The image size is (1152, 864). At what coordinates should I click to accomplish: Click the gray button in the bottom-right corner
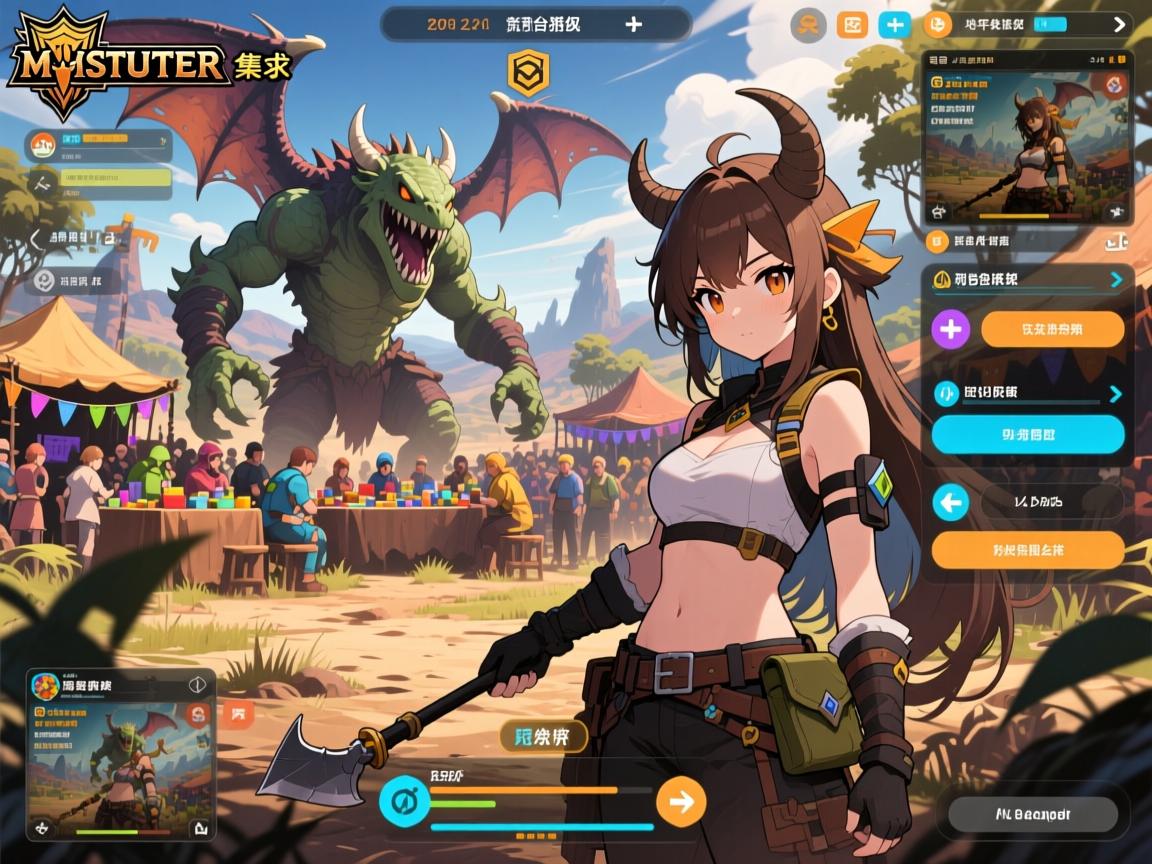pyautogui.click(x=1032, y=814)
